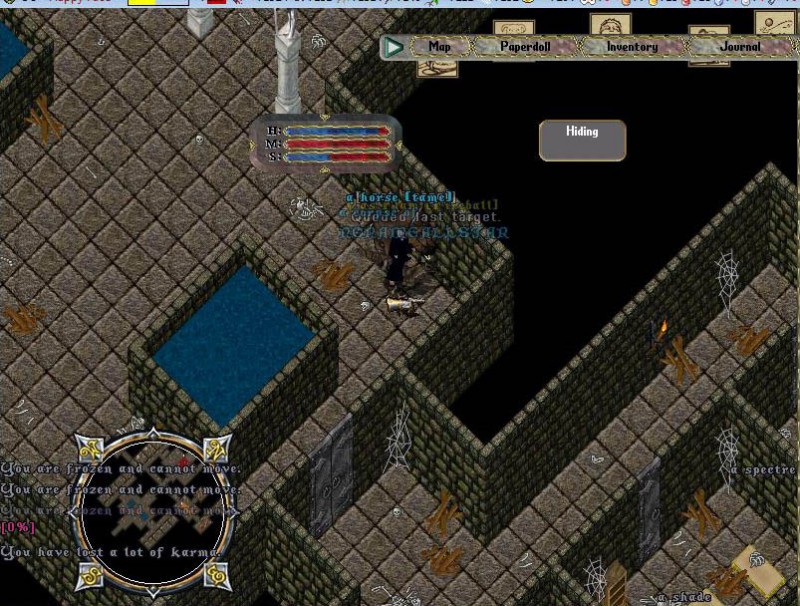Screen dimensions: 800x606
Task: Activate the Hiding skill button
Action: pyautogui.click(x=582, y=140)
